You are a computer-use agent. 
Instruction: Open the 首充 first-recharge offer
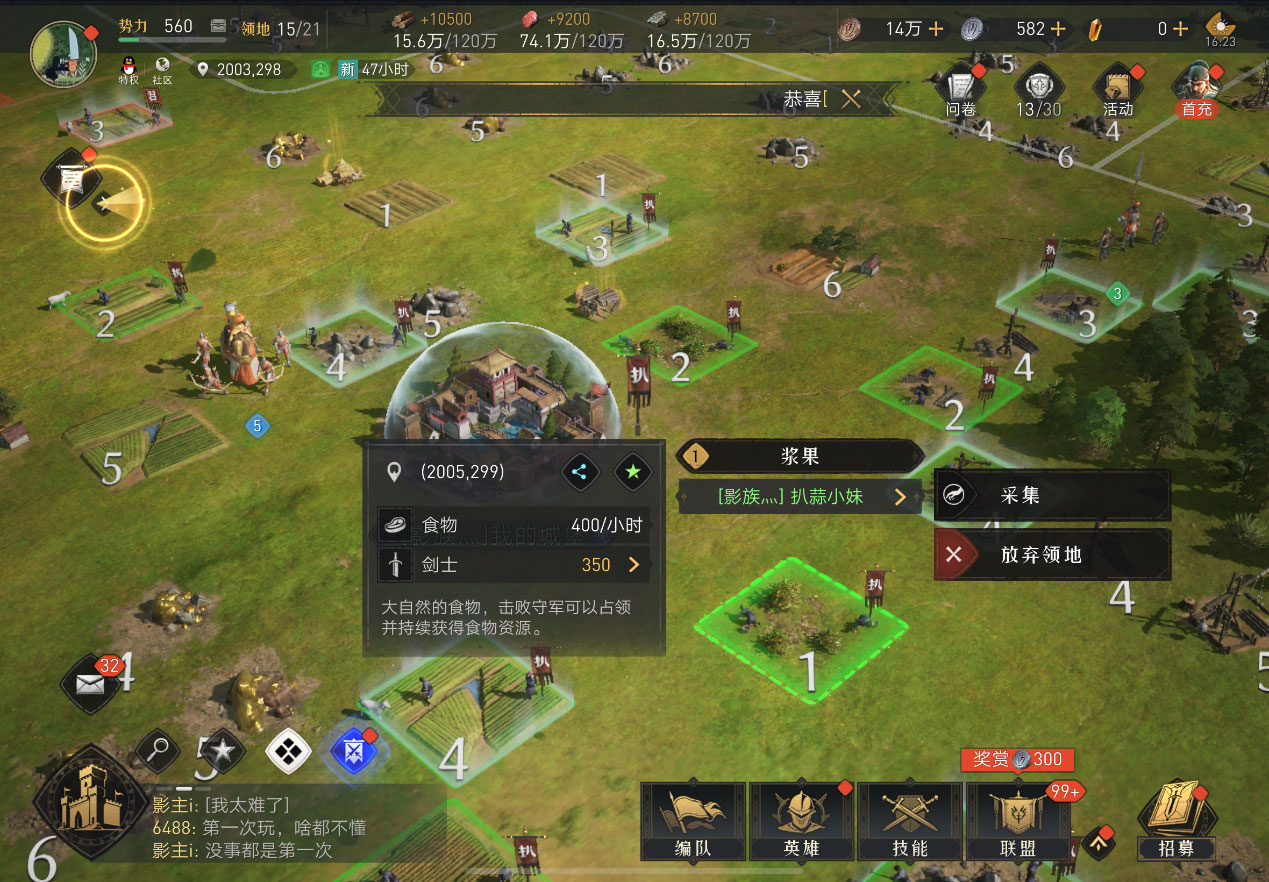point(1196,90)
